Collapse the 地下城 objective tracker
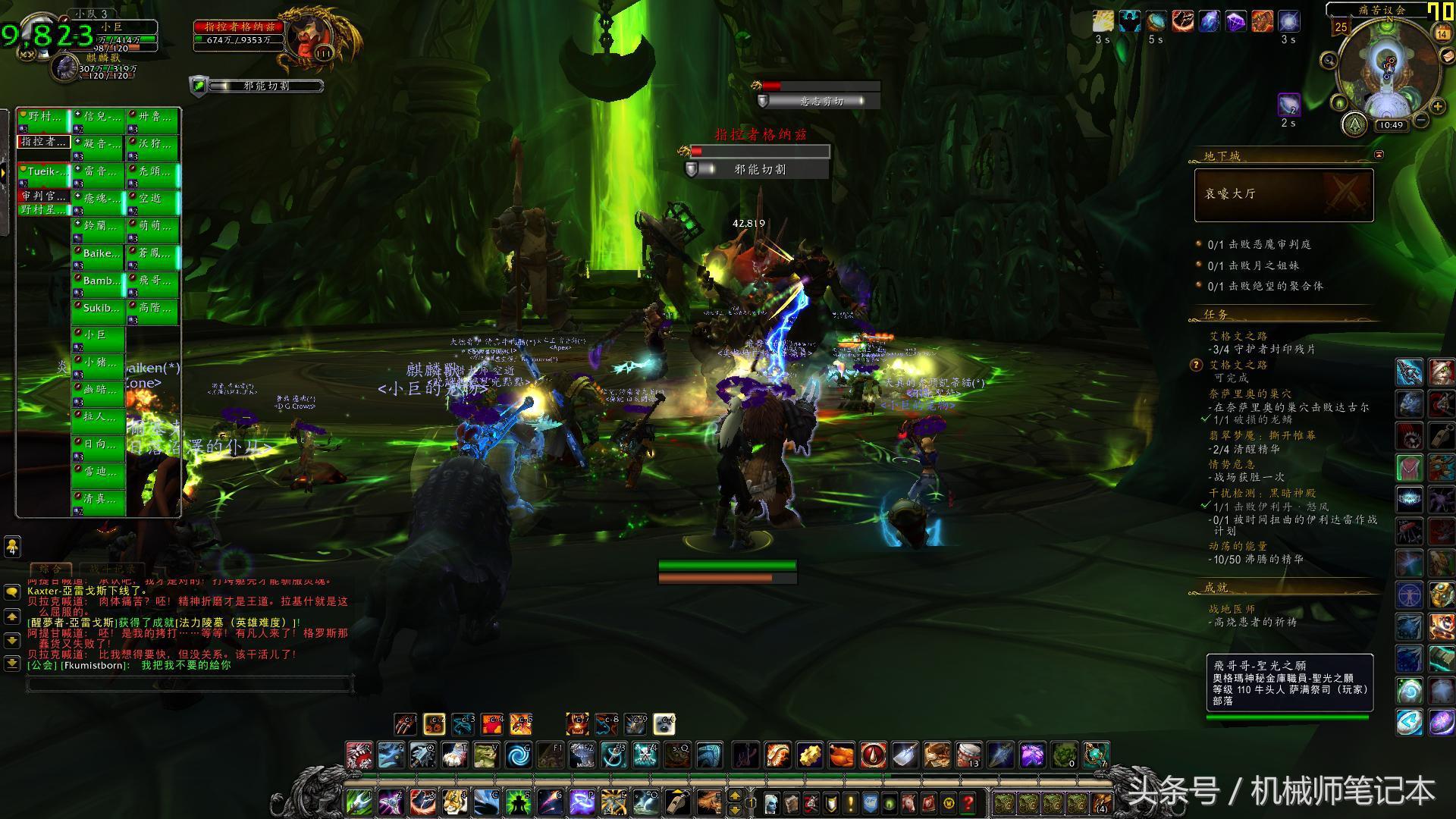 click(1379, 155)
